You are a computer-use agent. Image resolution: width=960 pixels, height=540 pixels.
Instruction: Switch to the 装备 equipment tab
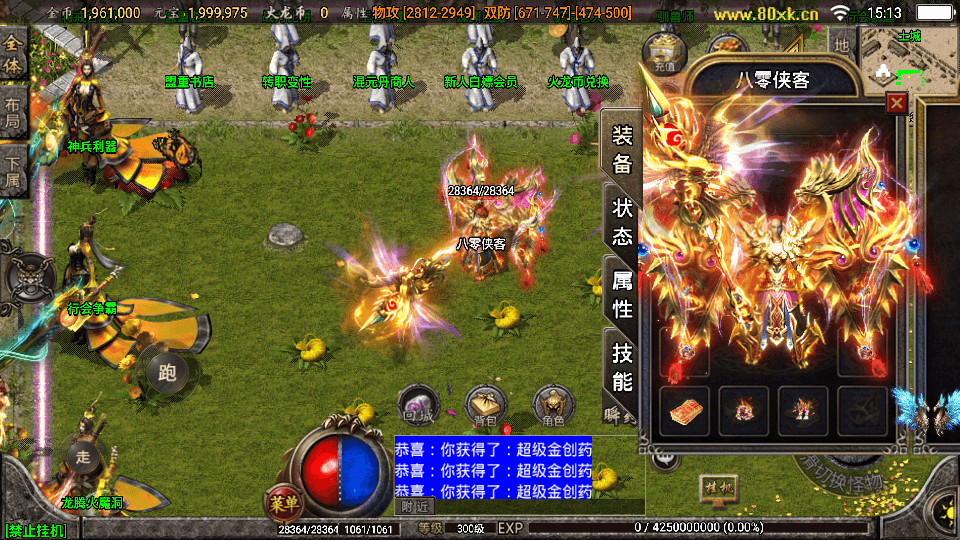point(622,150)
